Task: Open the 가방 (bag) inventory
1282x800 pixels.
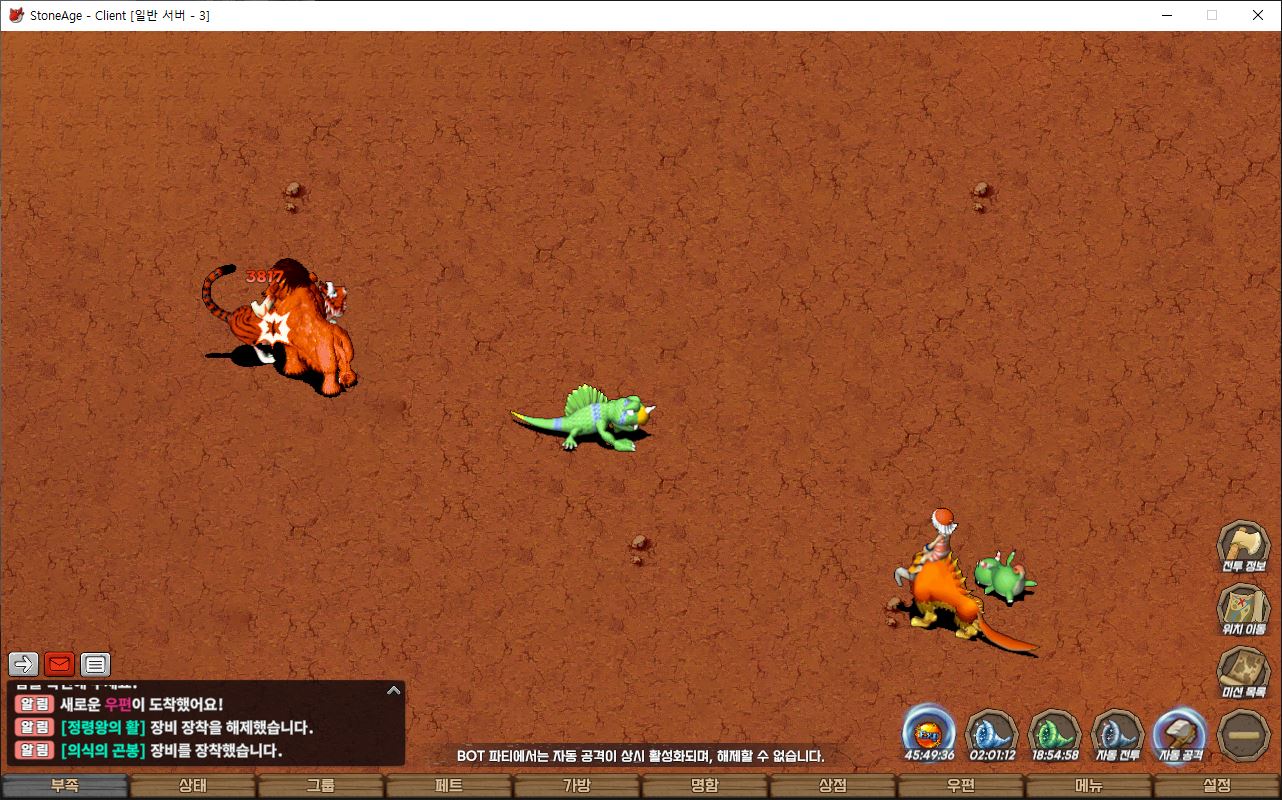Action: (577, 786)
